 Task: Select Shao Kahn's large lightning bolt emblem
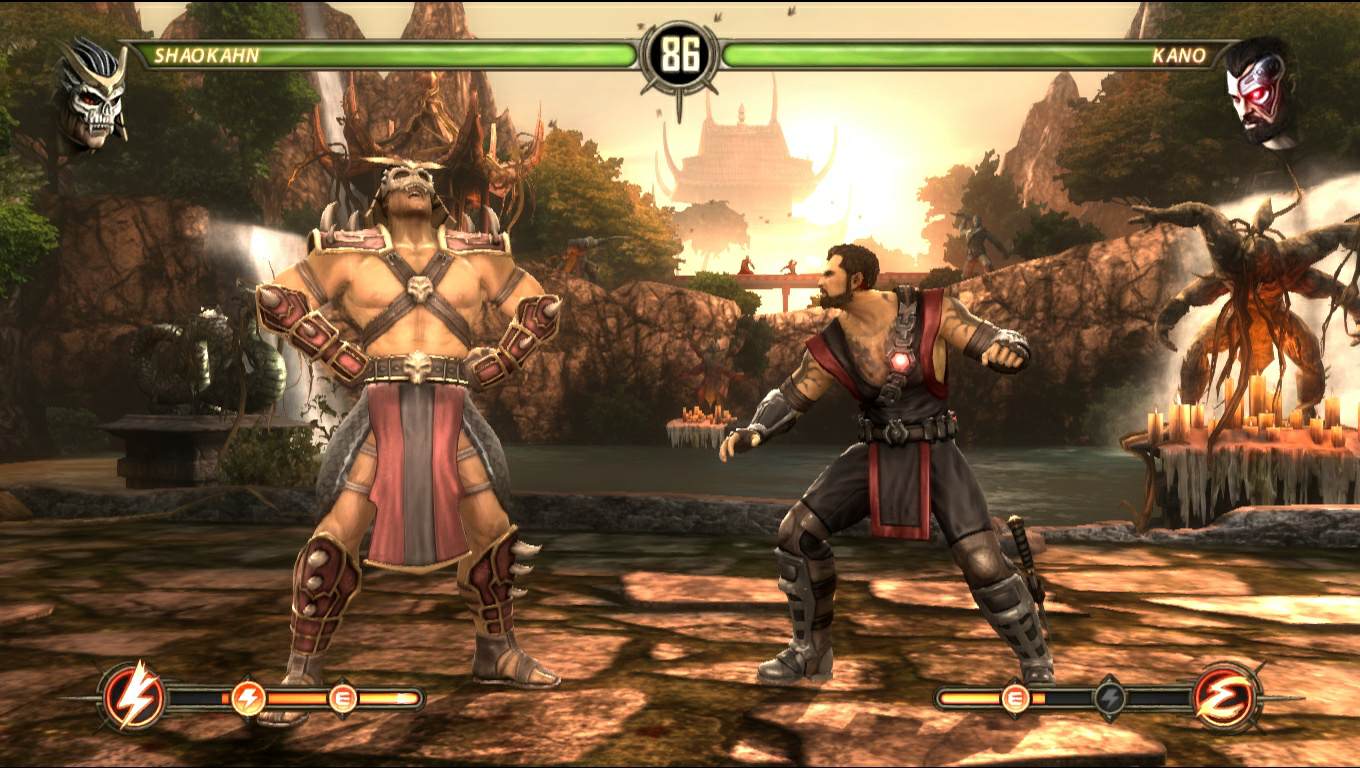pyautogui.click(x=133, y=695)
